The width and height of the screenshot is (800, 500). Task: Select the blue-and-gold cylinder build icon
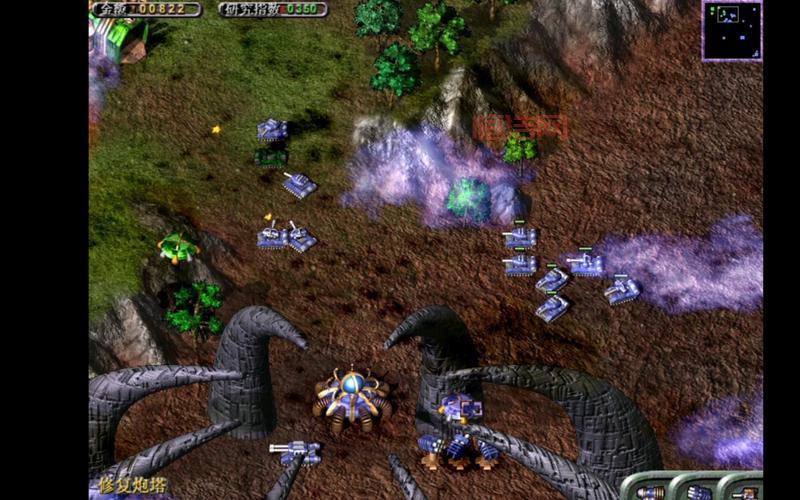[650, 492]
